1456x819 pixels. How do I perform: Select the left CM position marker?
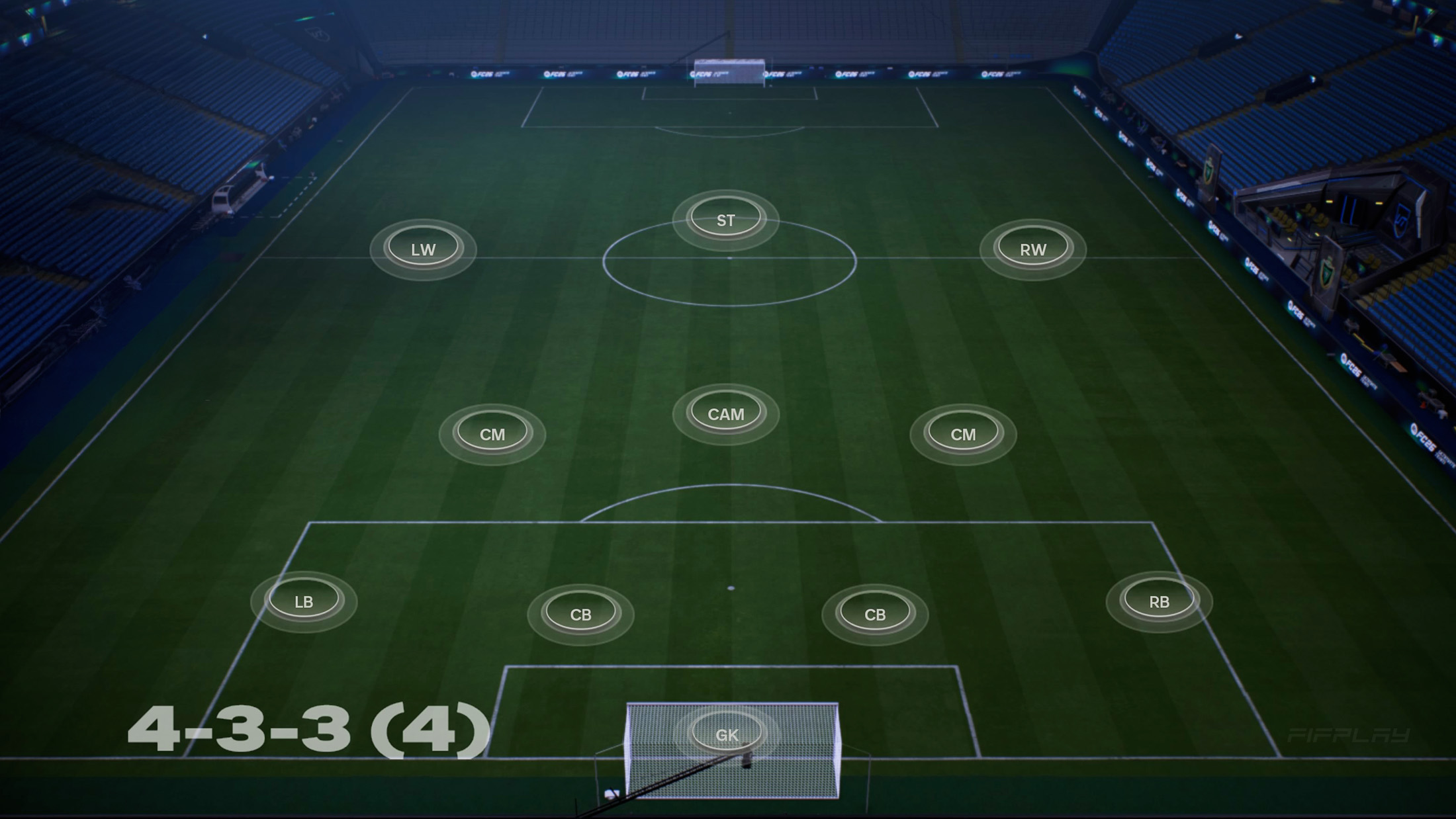[493, 435]
